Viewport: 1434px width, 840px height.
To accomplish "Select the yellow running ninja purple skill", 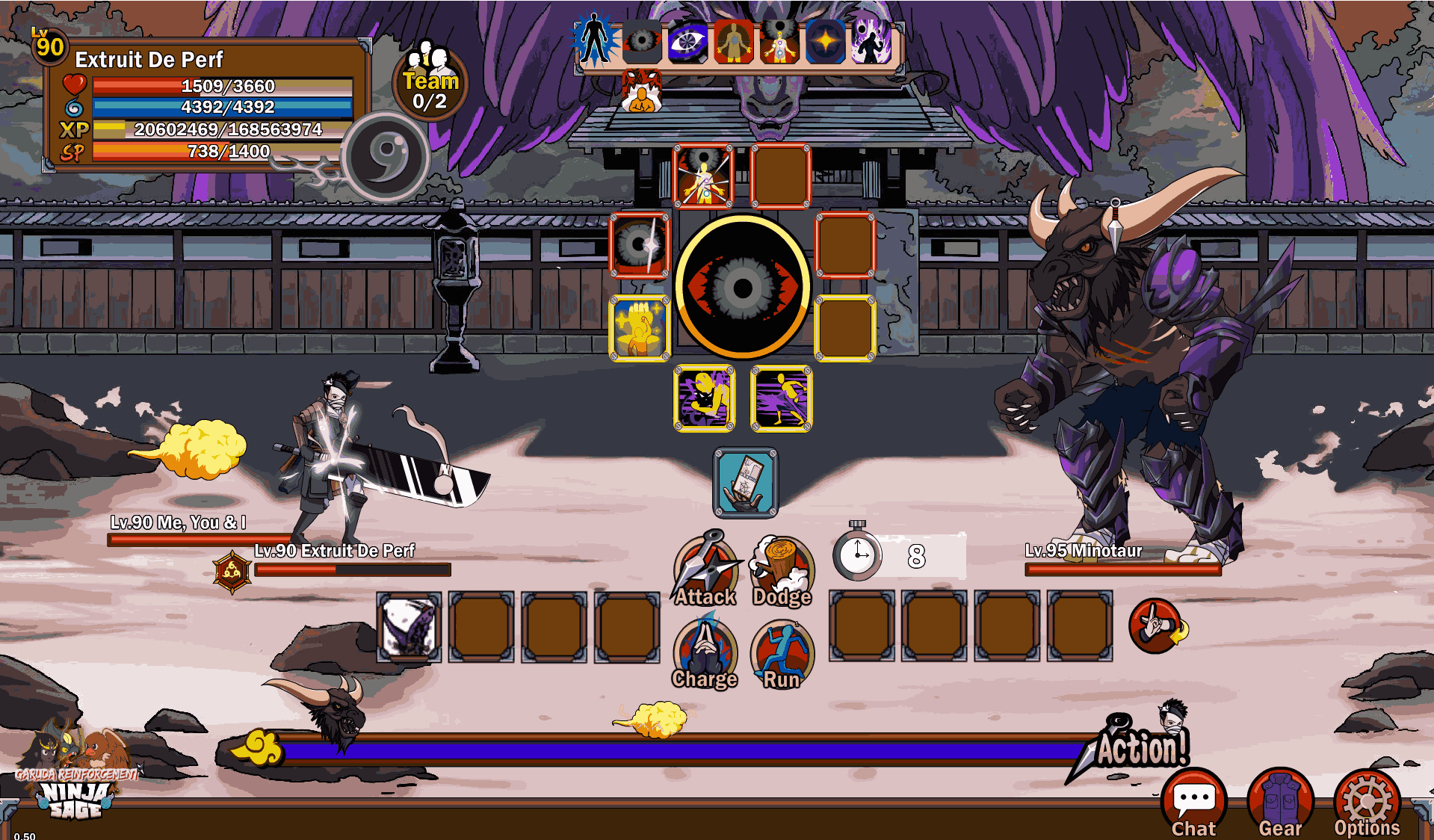I will click(x=781, y=398).
